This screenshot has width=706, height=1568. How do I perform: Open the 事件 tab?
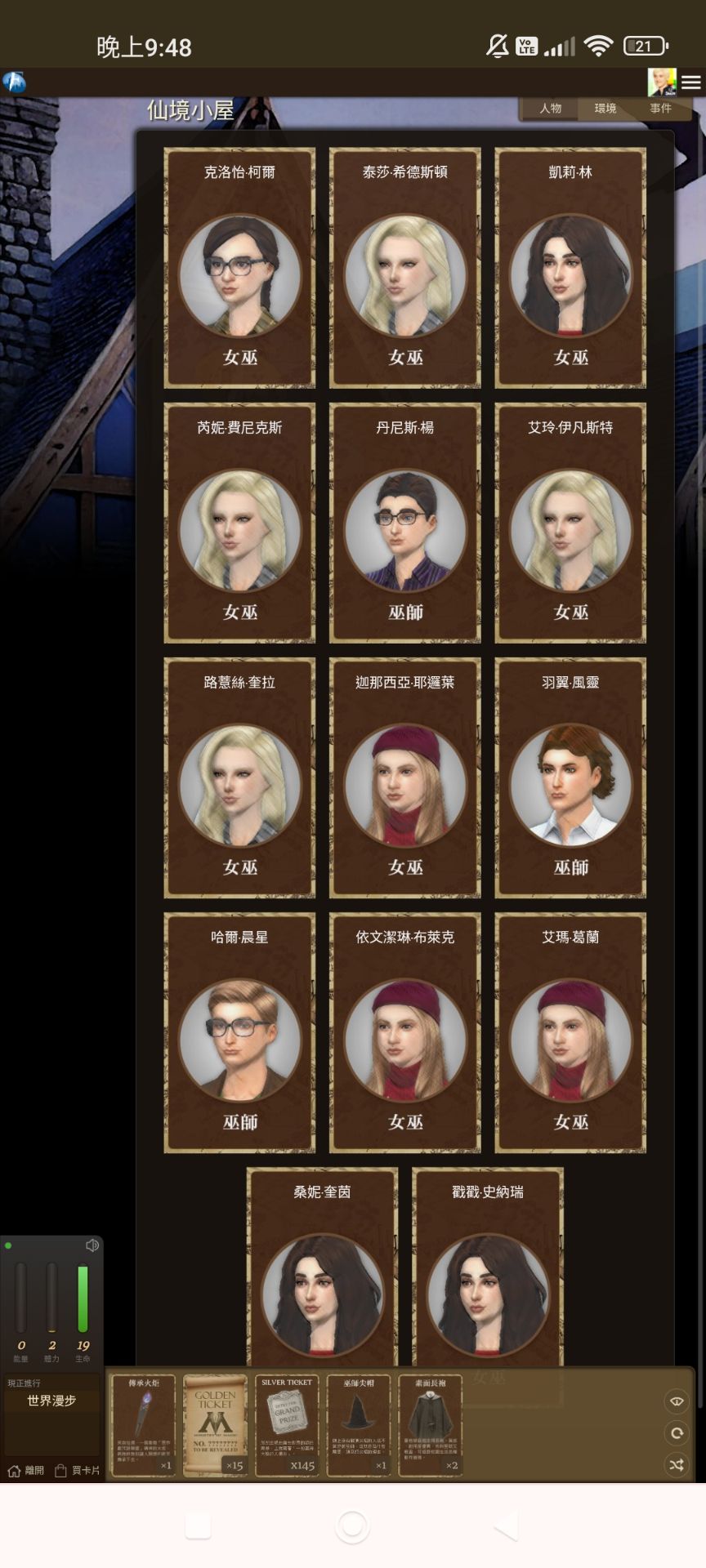660,108
